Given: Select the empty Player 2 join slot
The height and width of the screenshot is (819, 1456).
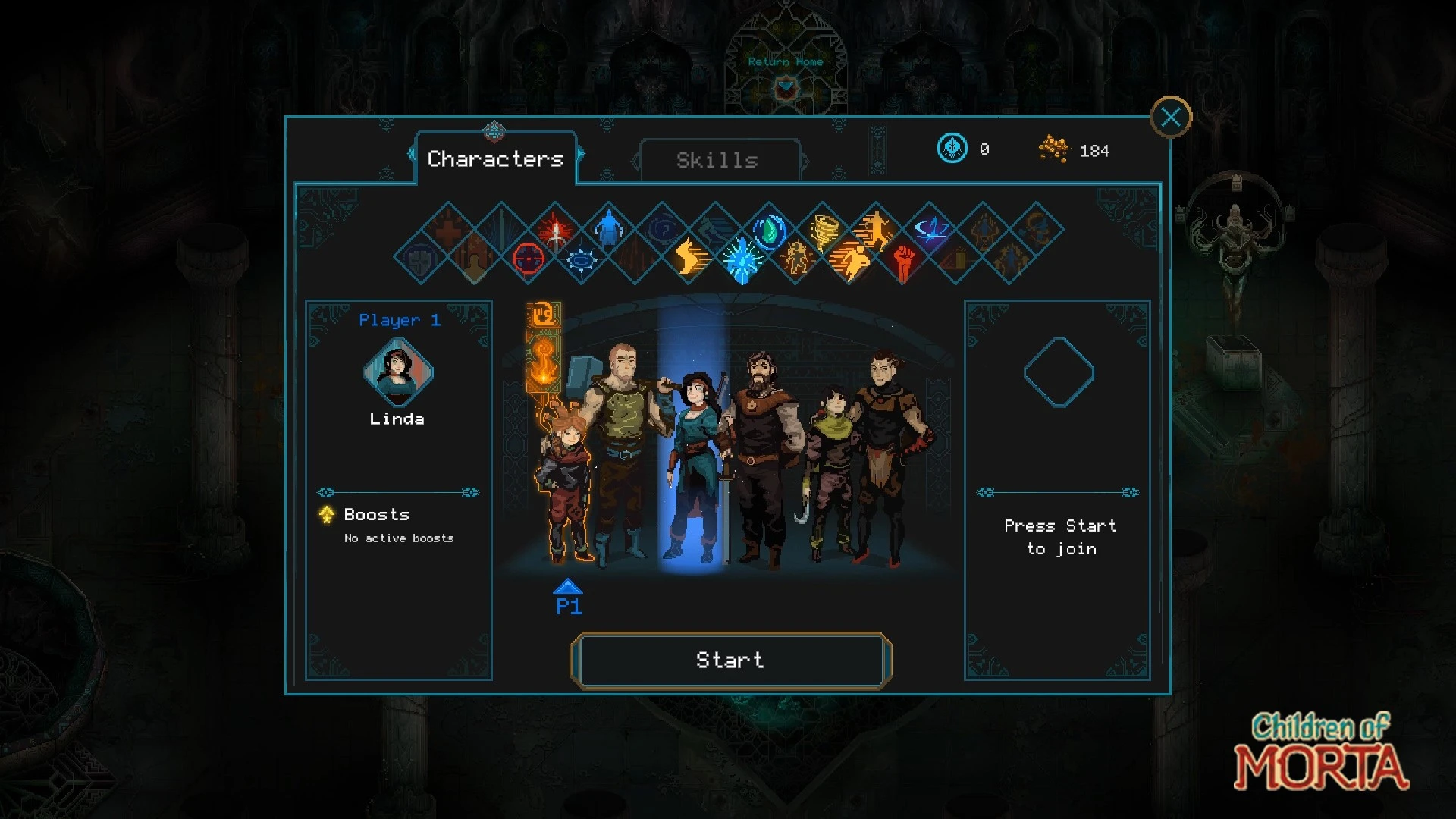Looking at the screenshot, I should click(1058, 372).
